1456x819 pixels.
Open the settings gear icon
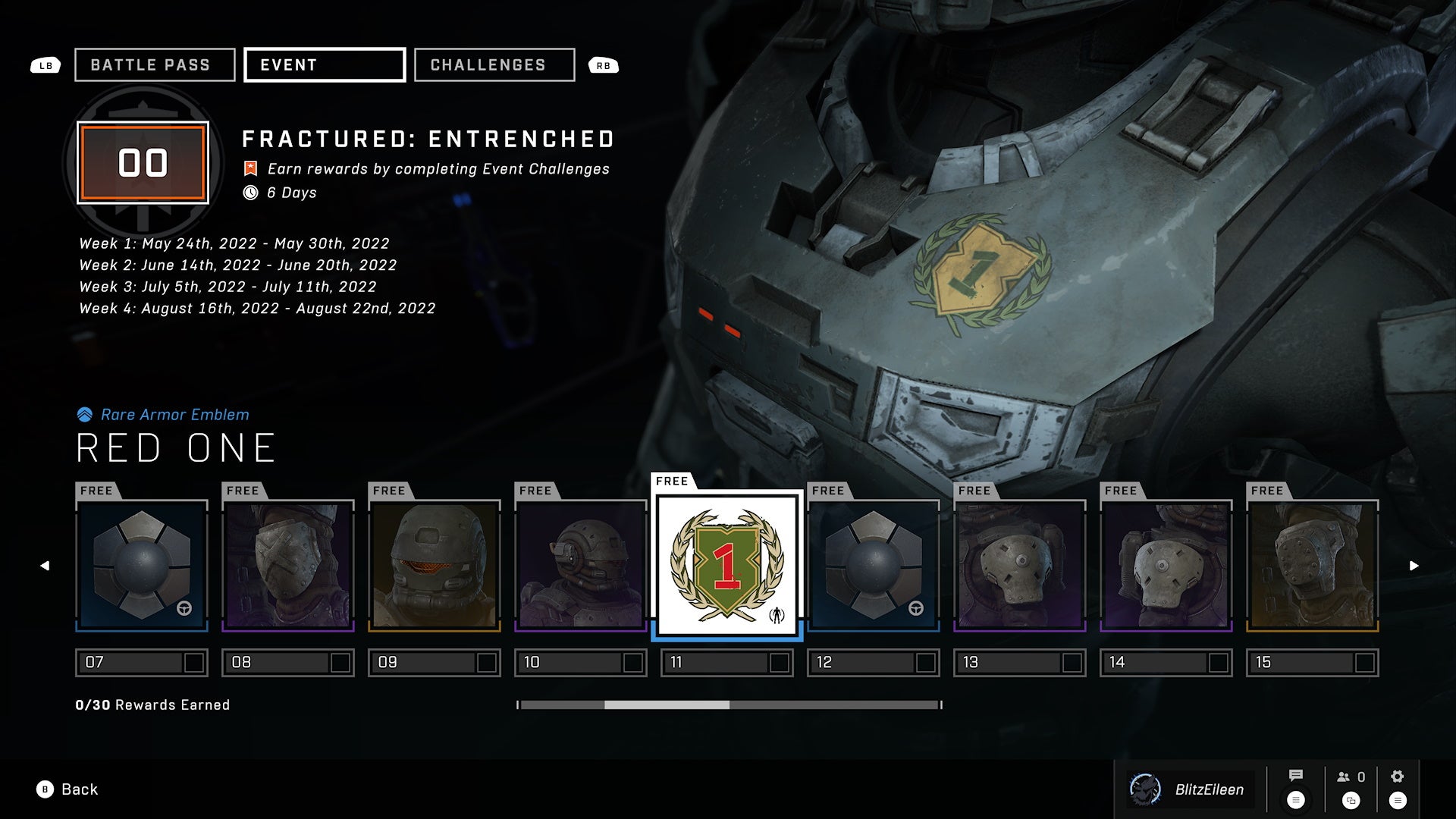tap(1398, 777)
